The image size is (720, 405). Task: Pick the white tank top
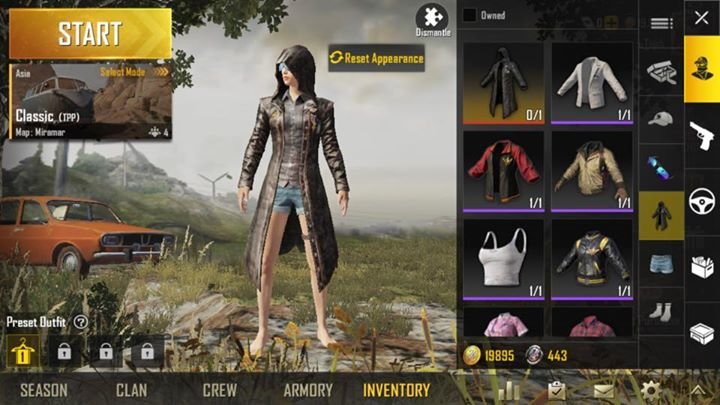[x=502, y=256]
